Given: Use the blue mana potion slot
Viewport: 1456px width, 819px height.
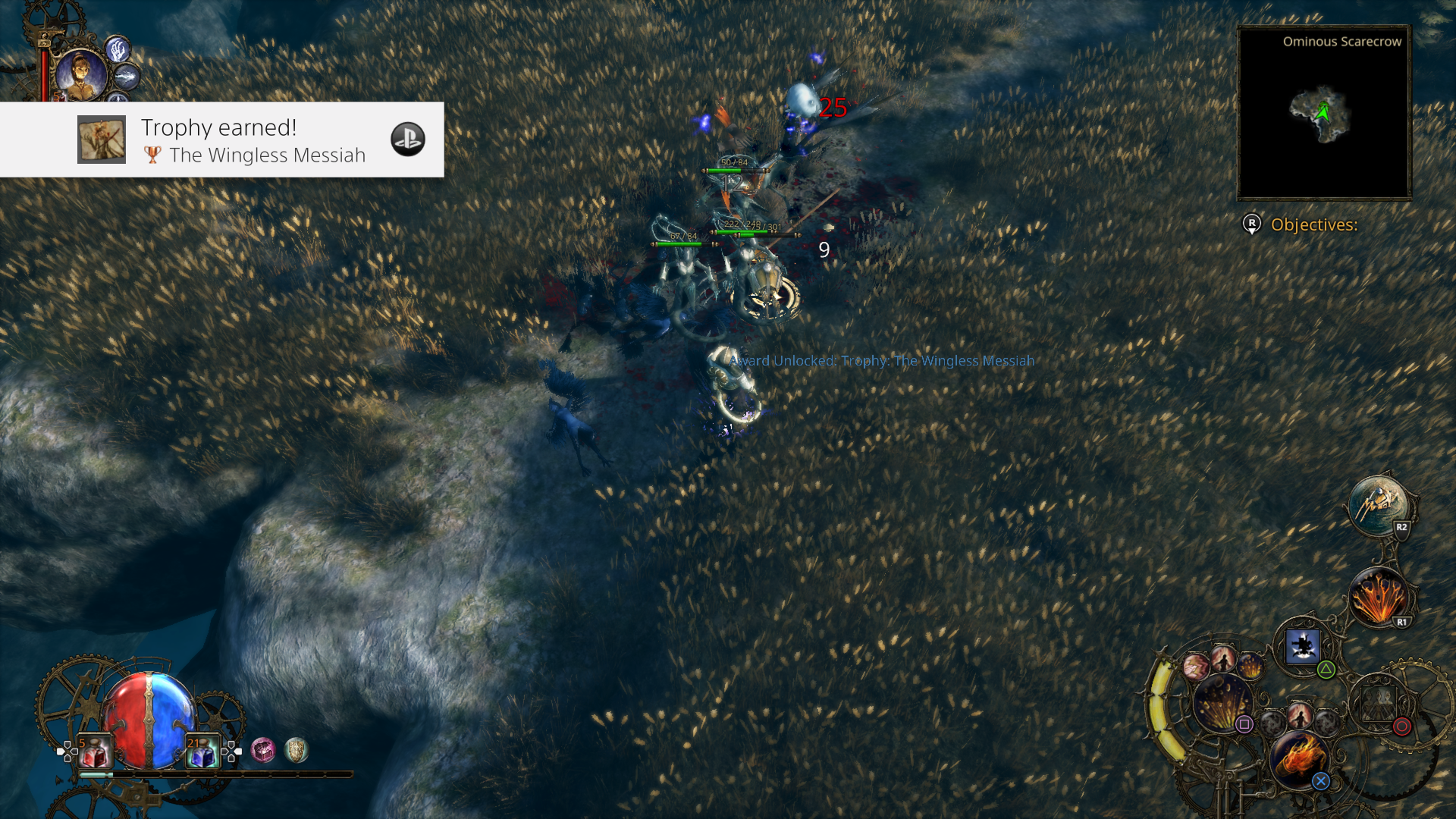Looking at the screenshot, I should pyautogui.click(x=203, y=752).
